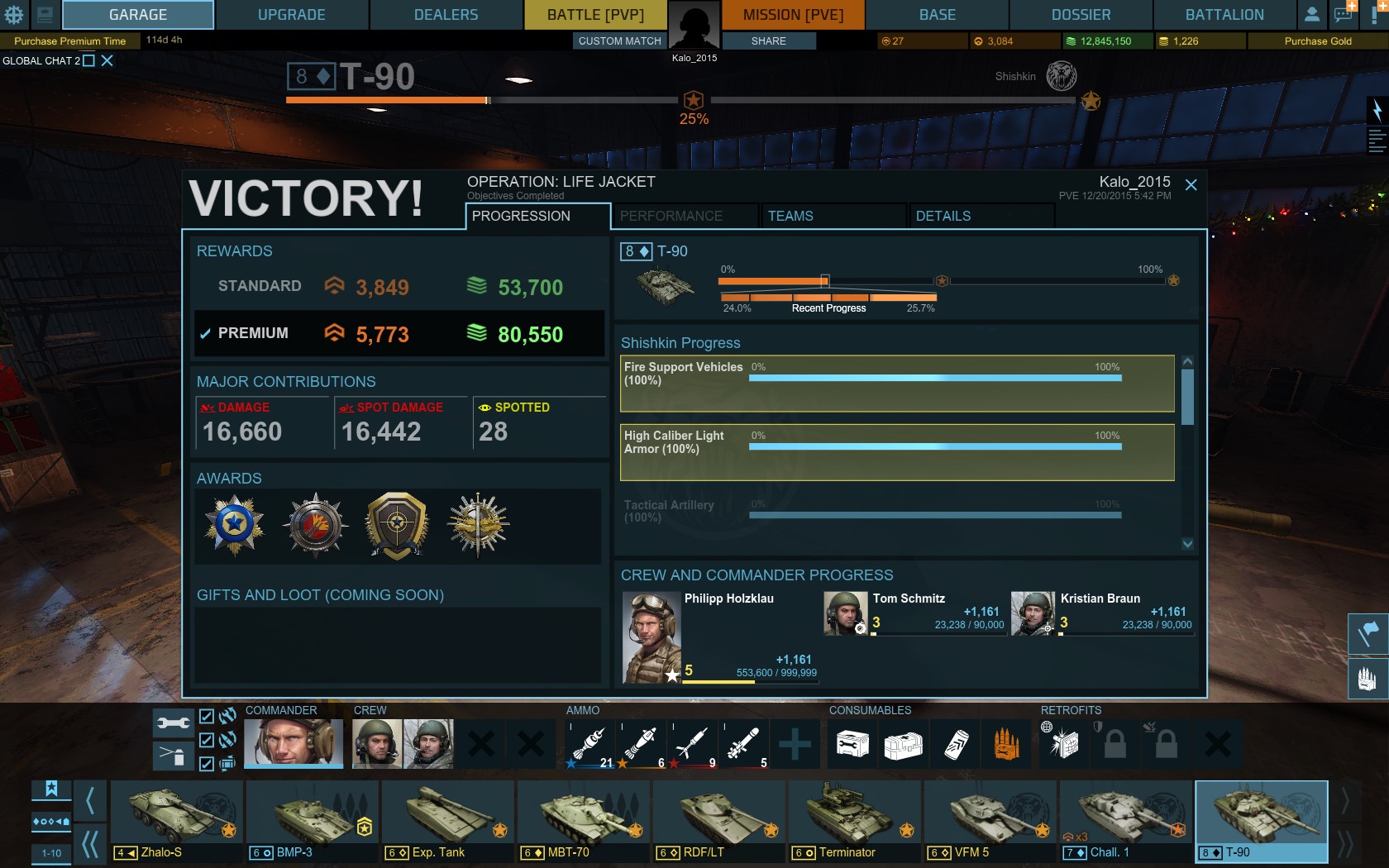Open the Upgrade menu
The image size is (1389, 868).
point(291,15)
